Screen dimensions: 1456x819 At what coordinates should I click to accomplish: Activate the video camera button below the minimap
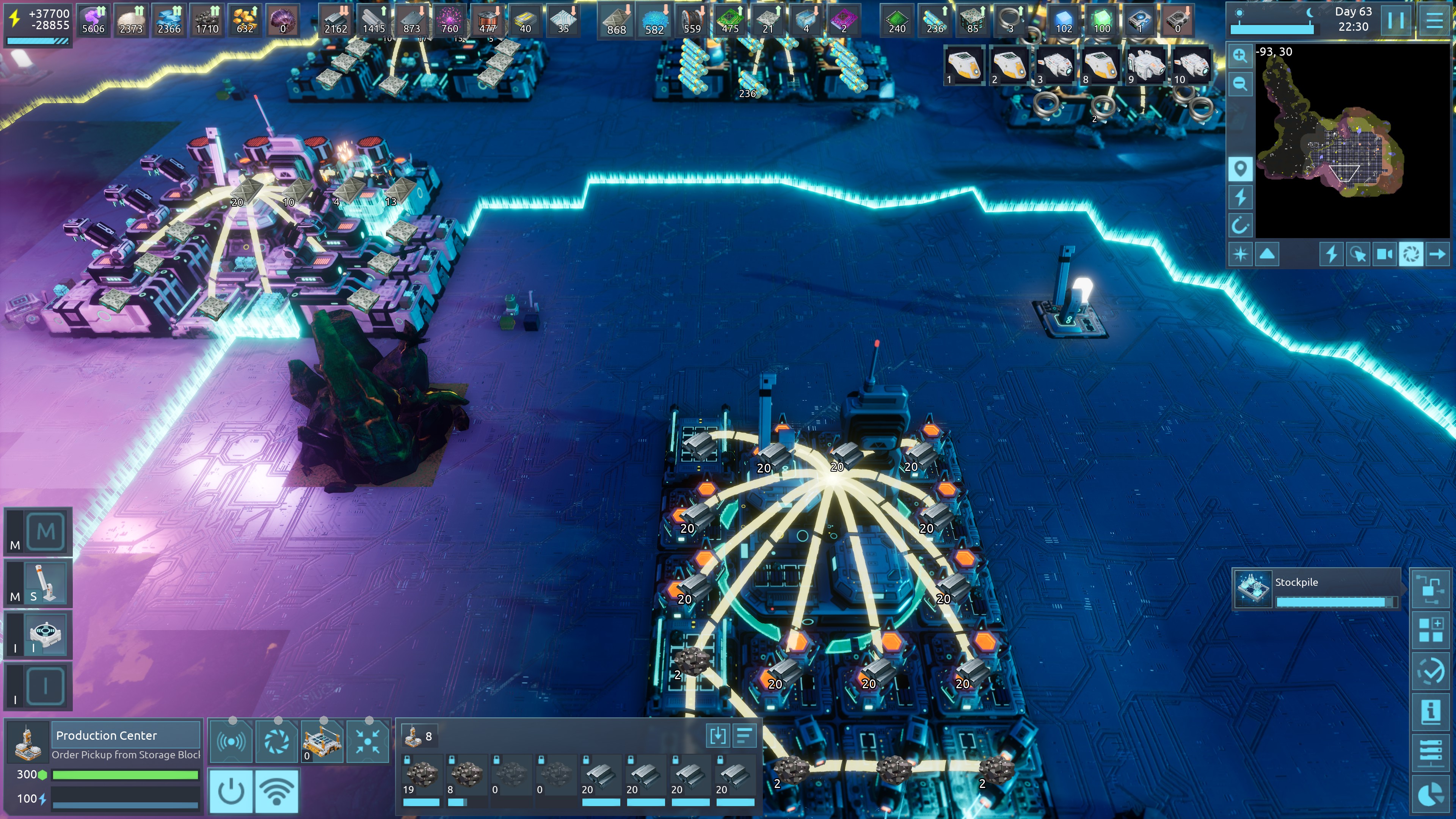pos(1384,254)
